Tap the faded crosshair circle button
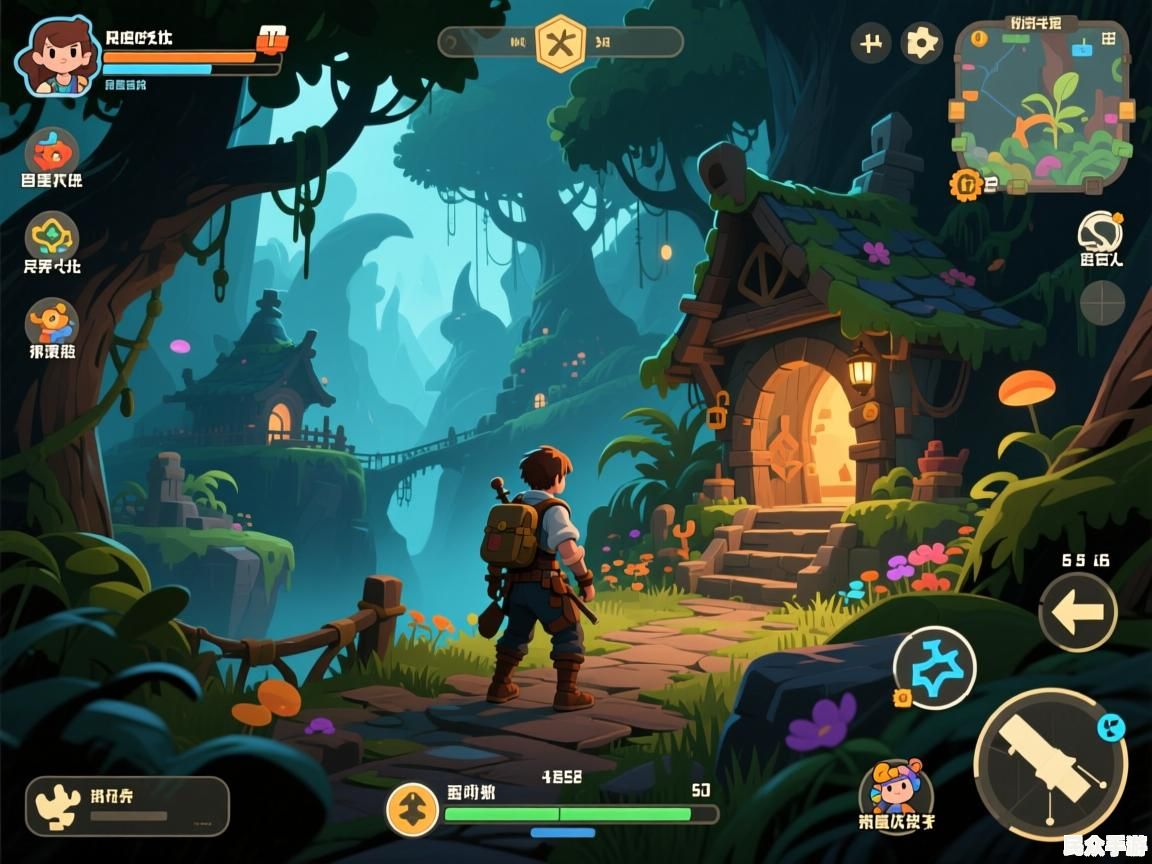The width and height of the screenshot is (1152, 864). [x=1102, y=301]
